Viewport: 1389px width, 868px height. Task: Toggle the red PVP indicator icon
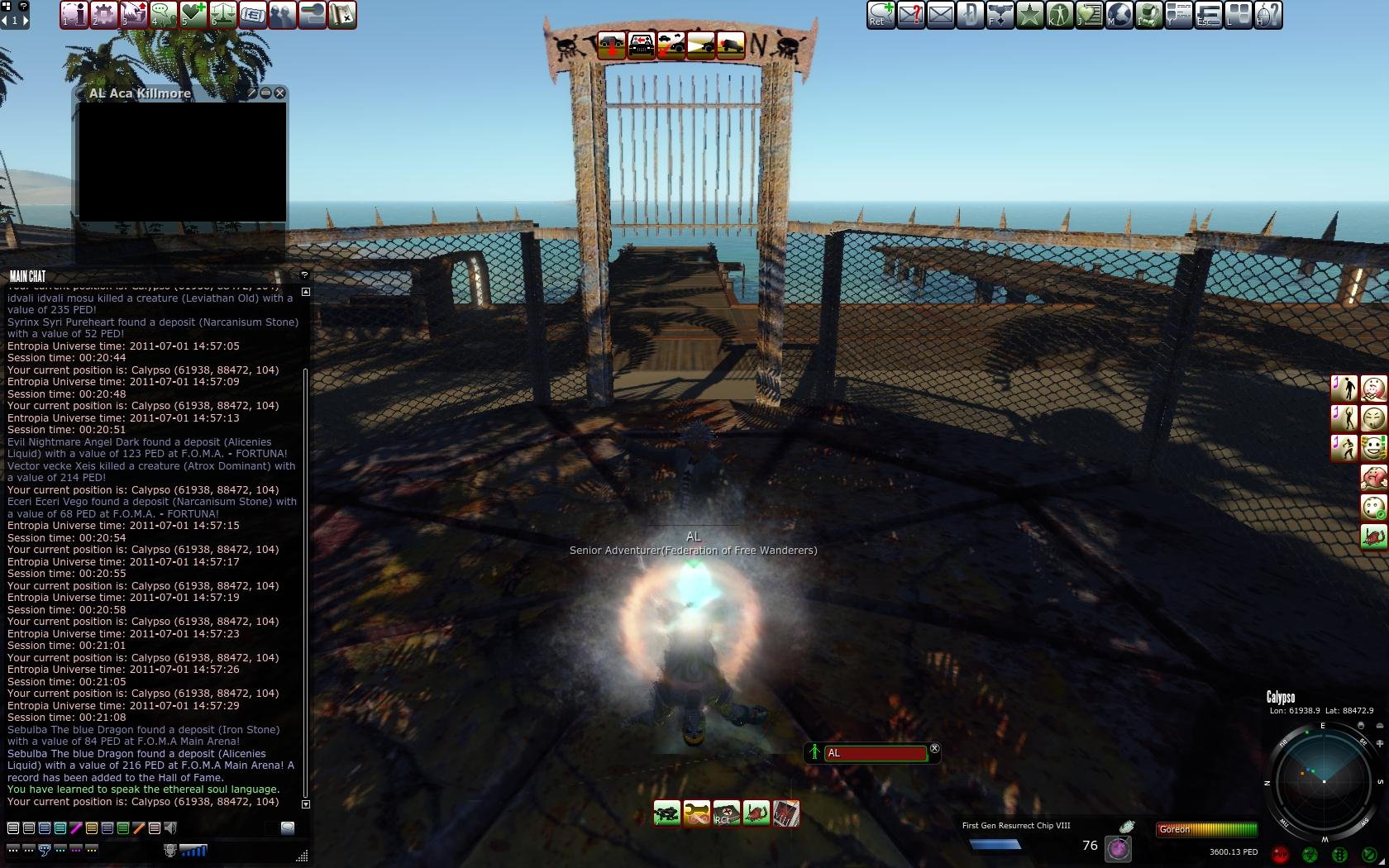tap(1281, 854)
